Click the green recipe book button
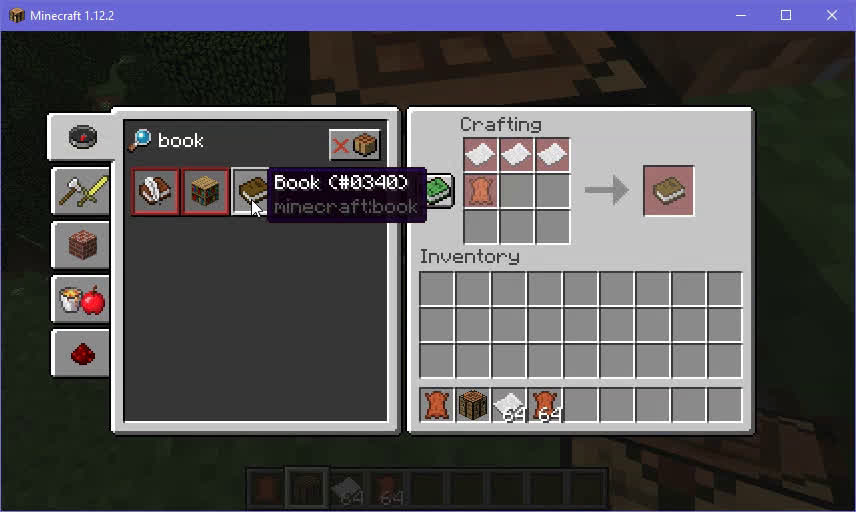 click(x=440, y=190)
